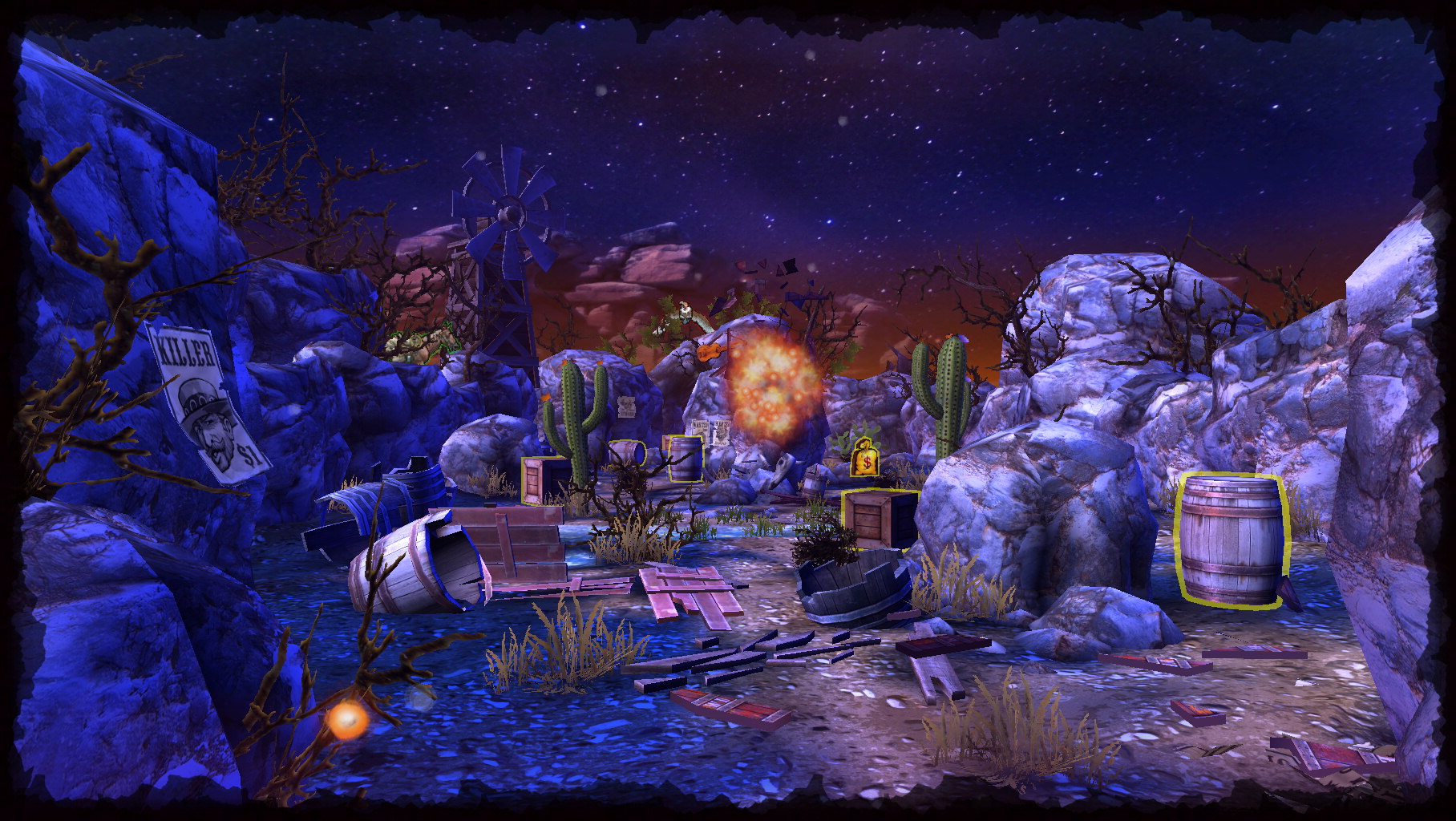Collect the money bag dollar icon
The height and width of the screenshot is (821, 1456).
tap(865, 459)
